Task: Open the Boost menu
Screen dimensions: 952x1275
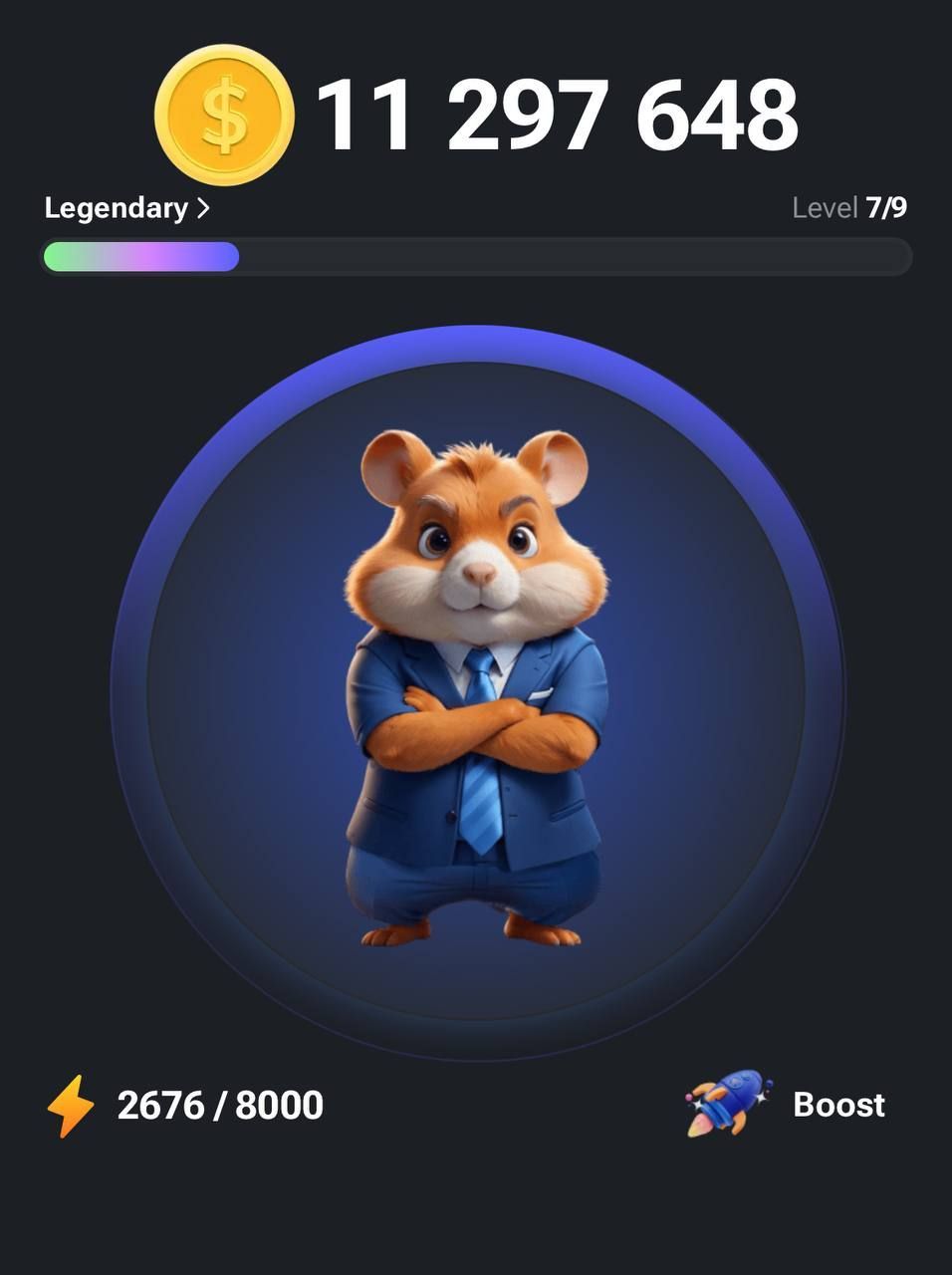Action: click(837, 1105)
